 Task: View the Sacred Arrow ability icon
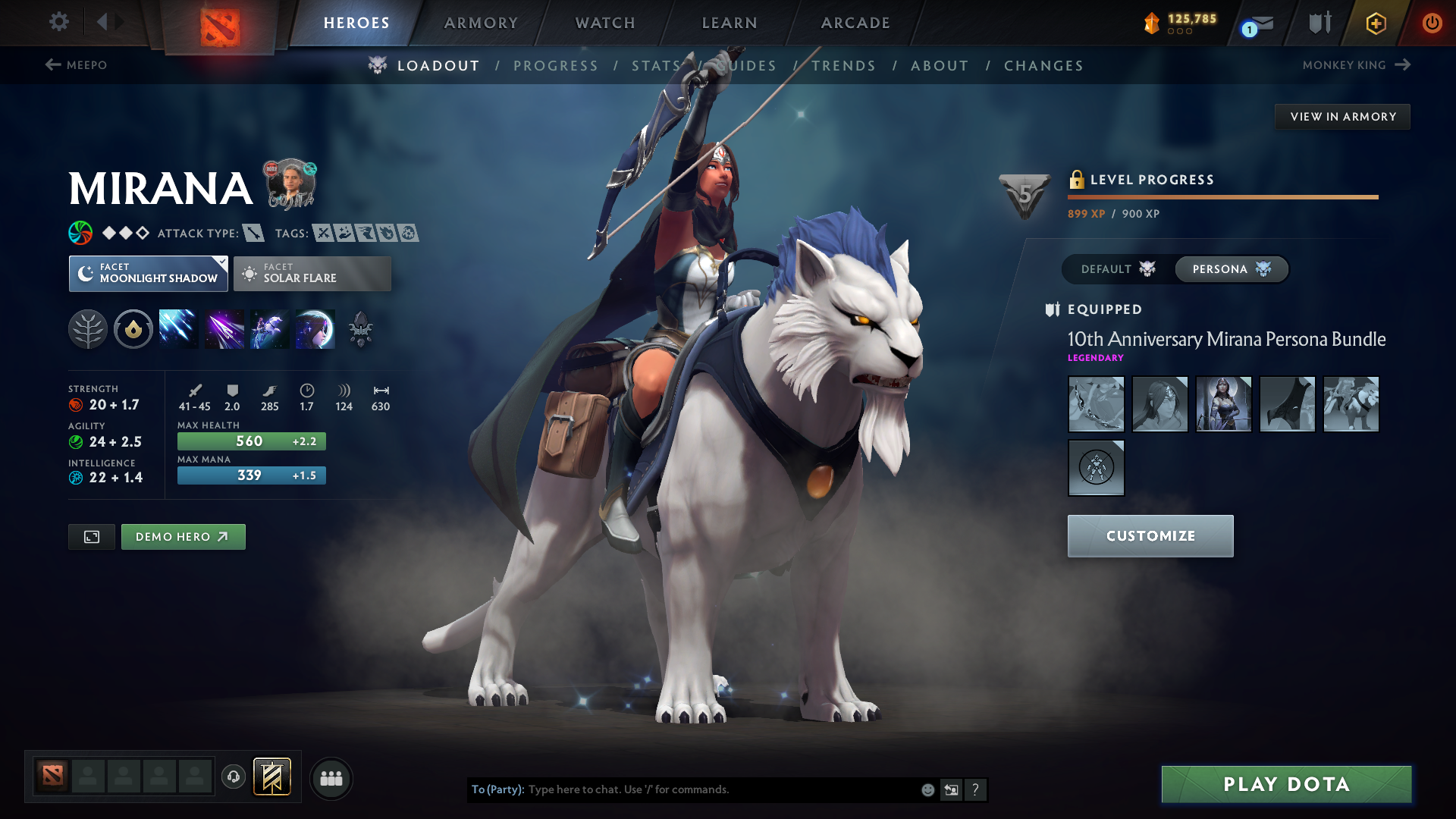224,328
